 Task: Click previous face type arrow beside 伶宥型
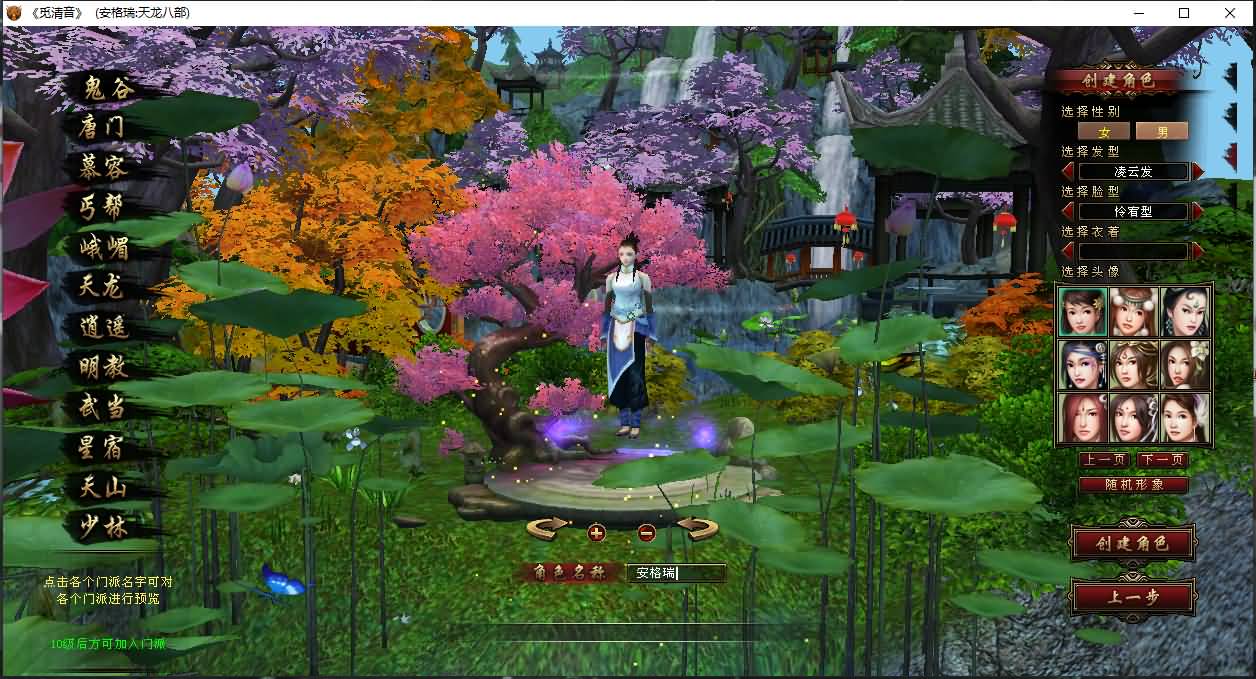[1068, 211]
